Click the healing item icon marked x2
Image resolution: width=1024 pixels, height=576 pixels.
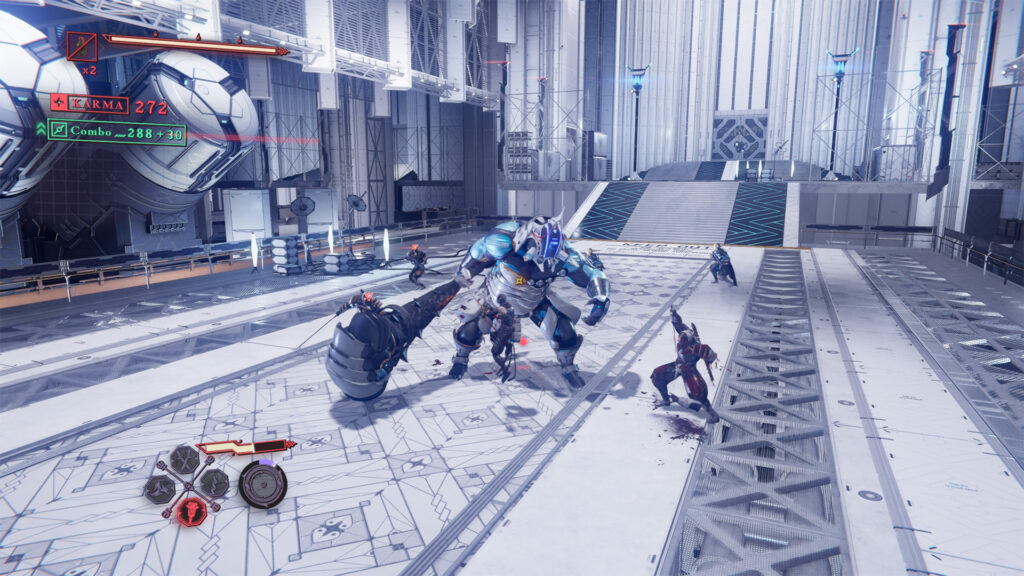click(82, 47)
